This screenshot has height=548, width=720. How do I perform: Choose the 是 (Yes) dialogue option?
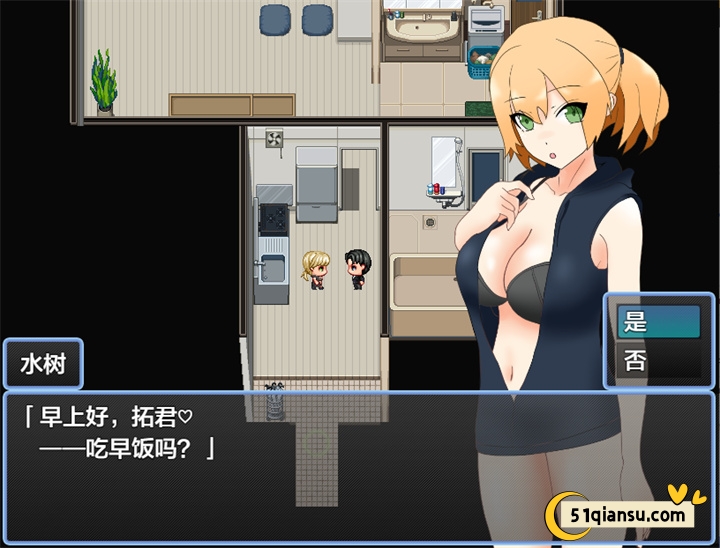tap(659, 322)
